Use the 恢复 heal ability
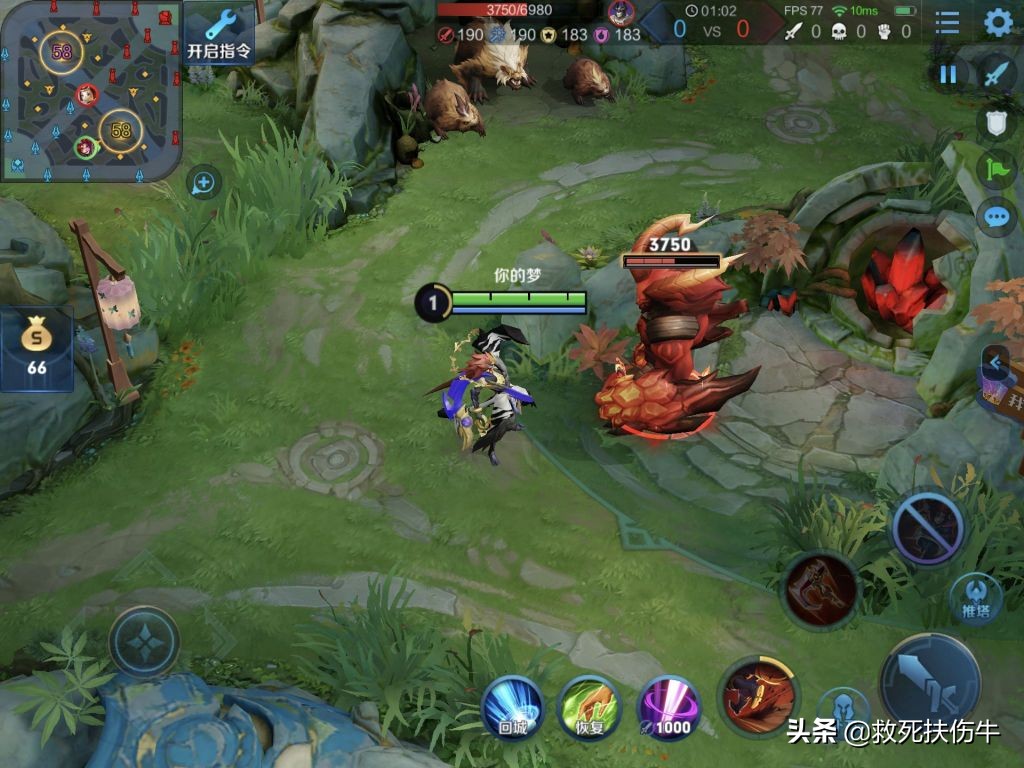 click(590, 707)
